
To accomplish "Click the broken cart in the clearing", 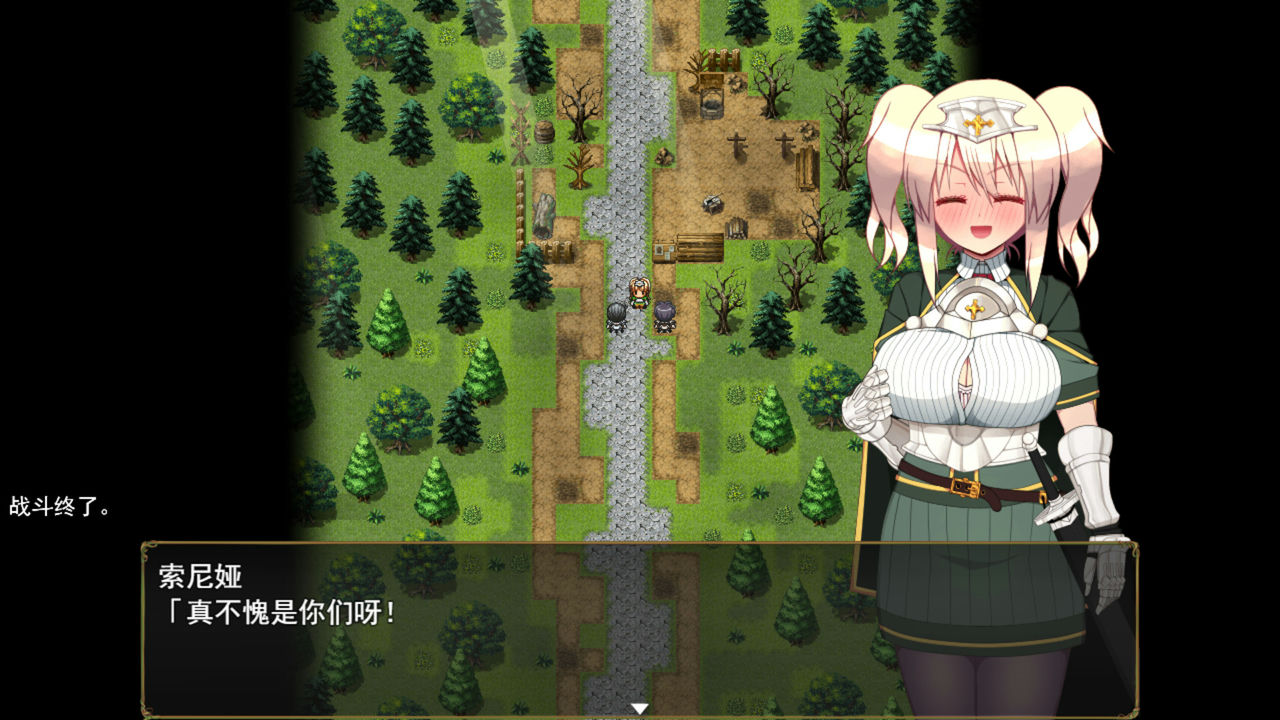I will click(x=711, y=204).
